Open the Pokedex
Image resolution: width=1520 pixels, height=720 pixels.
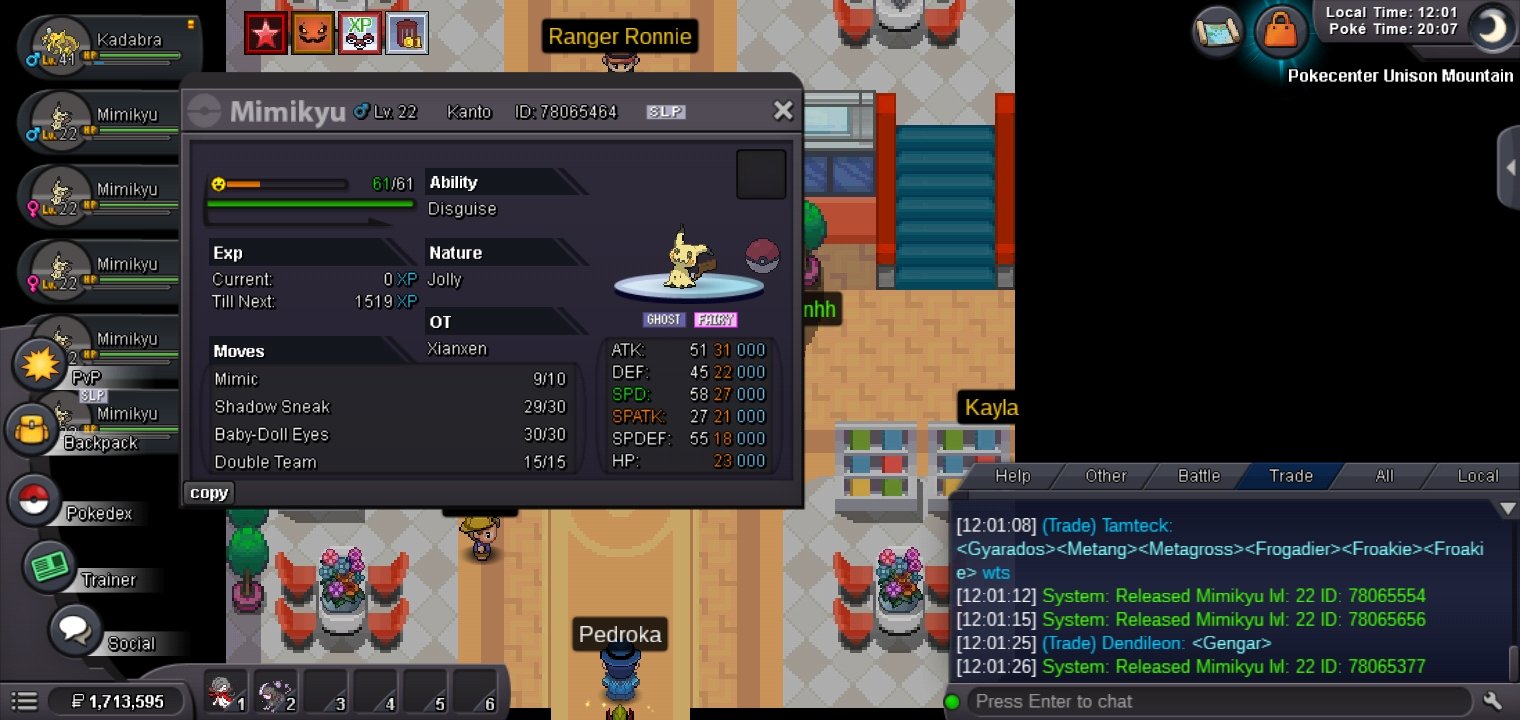tap(36, 500)
